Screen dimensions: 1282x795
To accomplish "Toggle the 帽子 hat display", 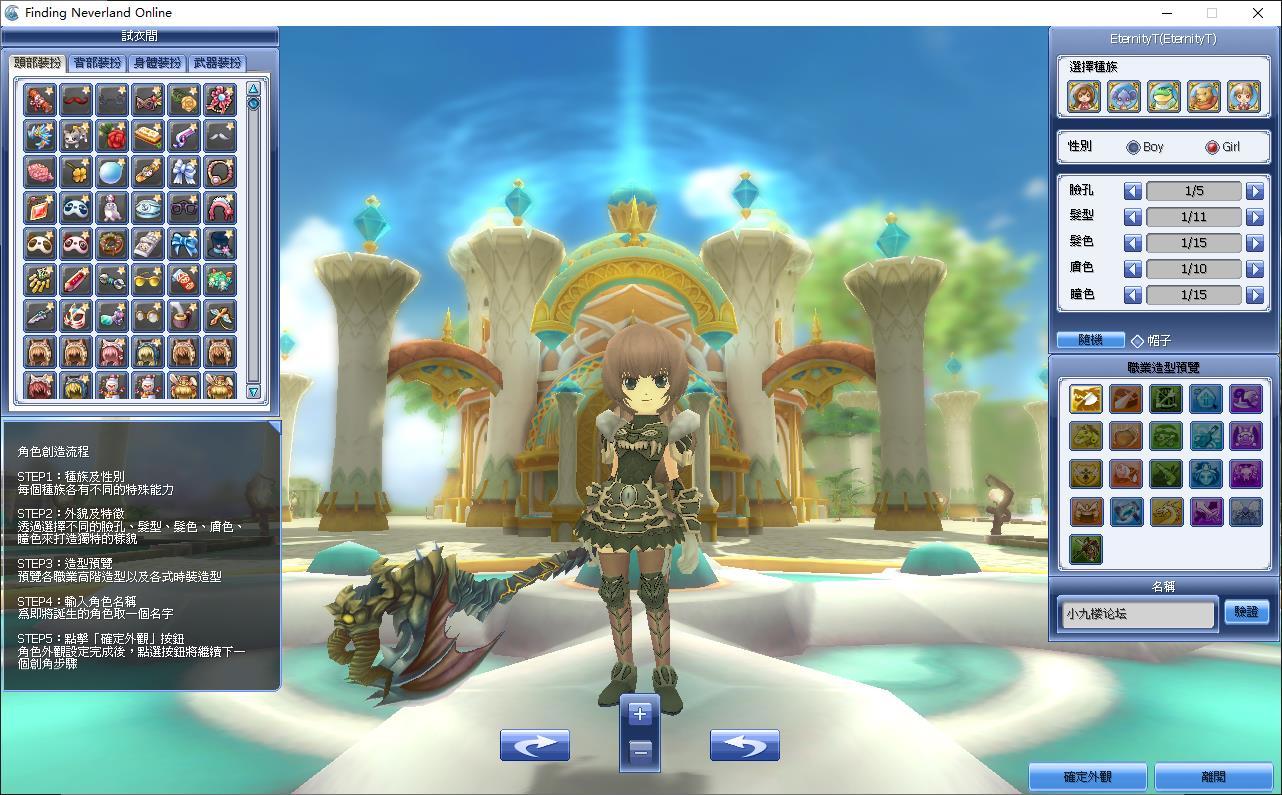I will tap(1137, 341).
